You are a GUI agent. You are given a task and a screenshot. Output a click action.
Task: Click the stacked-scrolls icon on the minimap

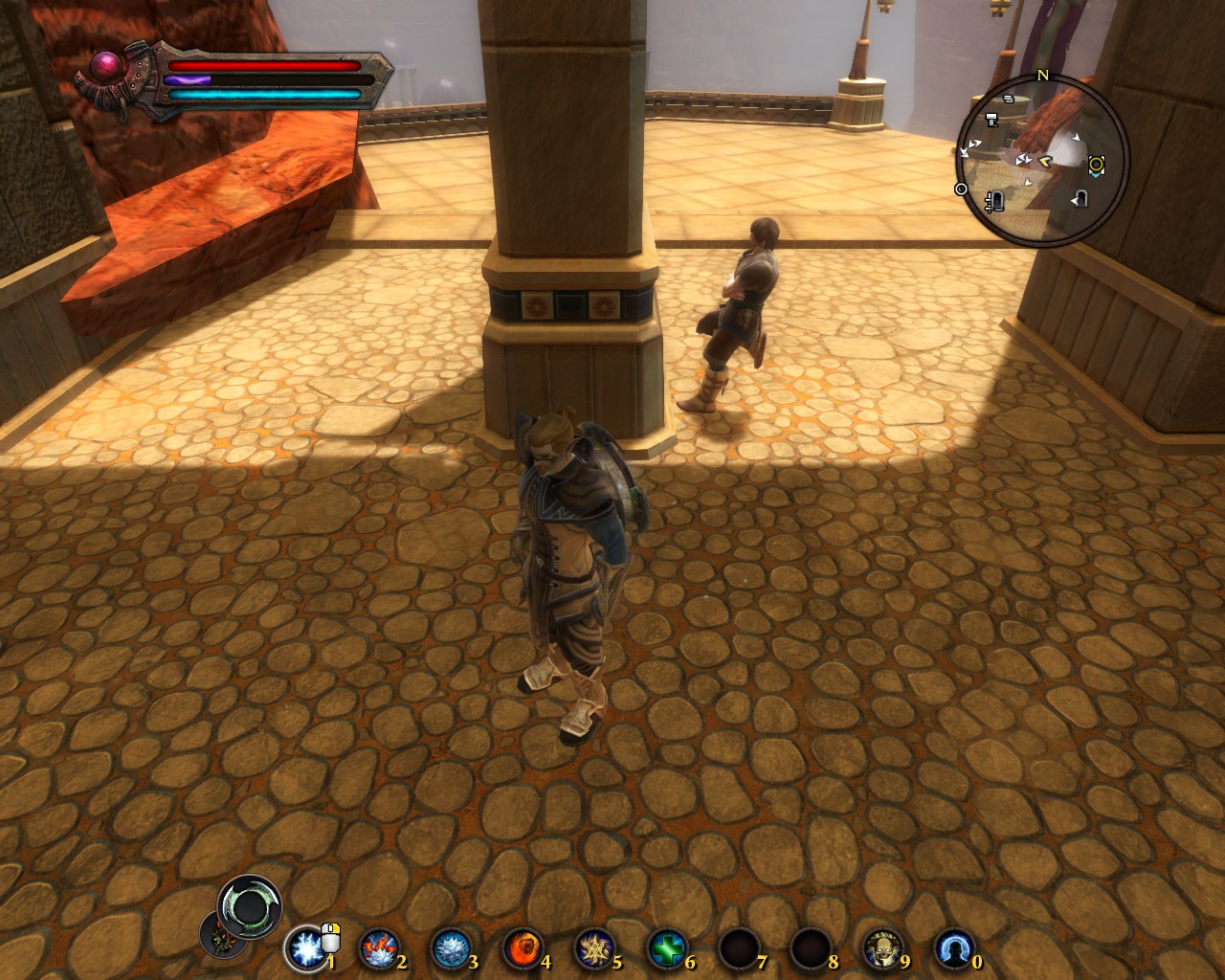tap(1008, 100)
